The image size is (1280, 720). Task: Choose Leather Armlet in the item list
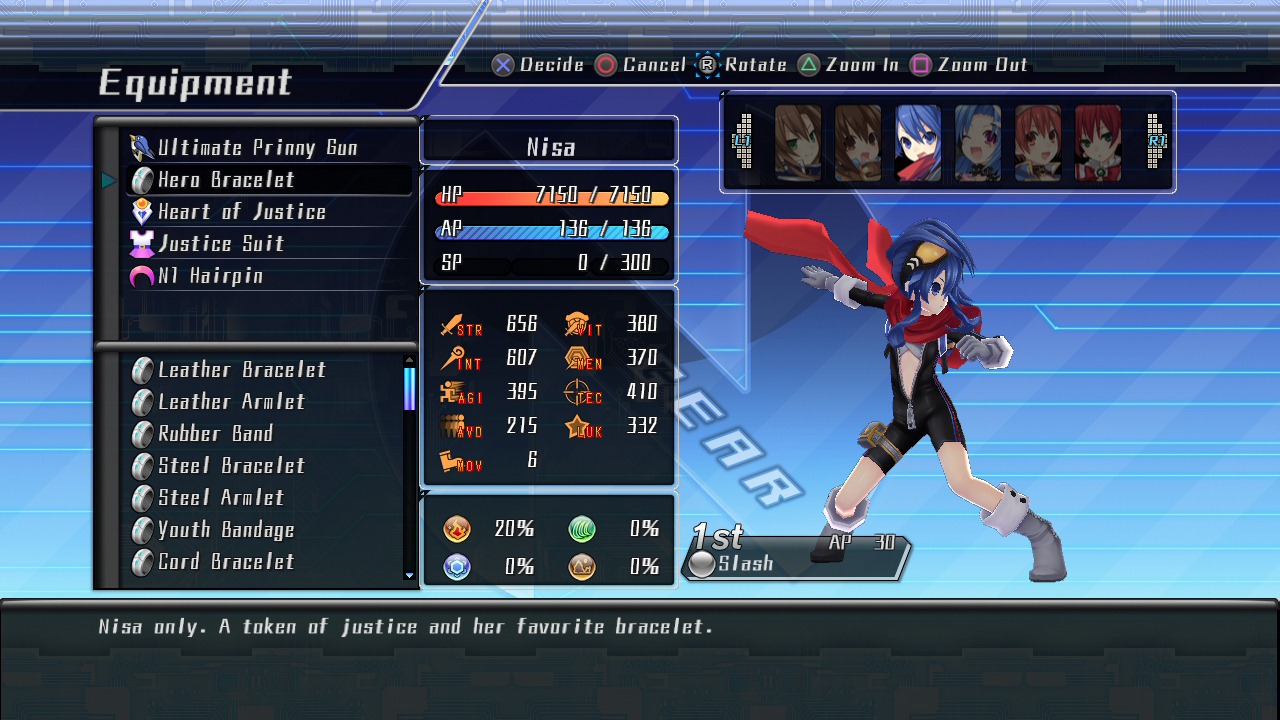(231, 402)
